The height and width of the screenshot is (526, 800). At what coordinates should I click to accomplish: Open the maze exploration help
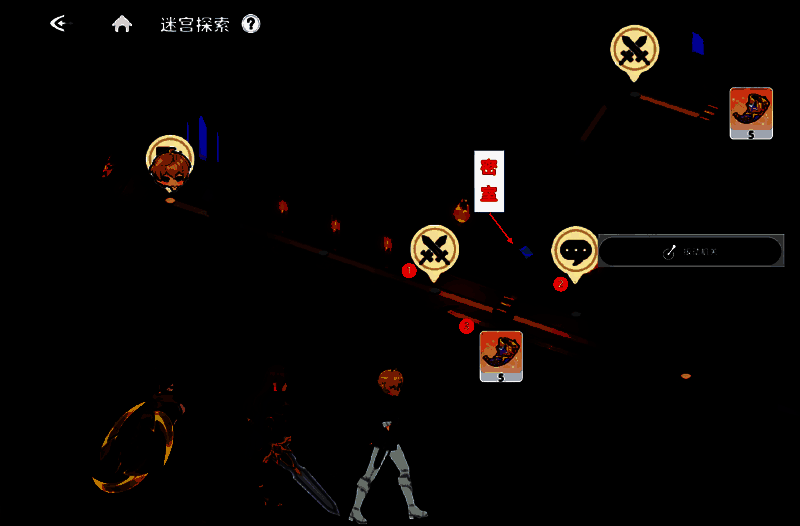(251, 24)
